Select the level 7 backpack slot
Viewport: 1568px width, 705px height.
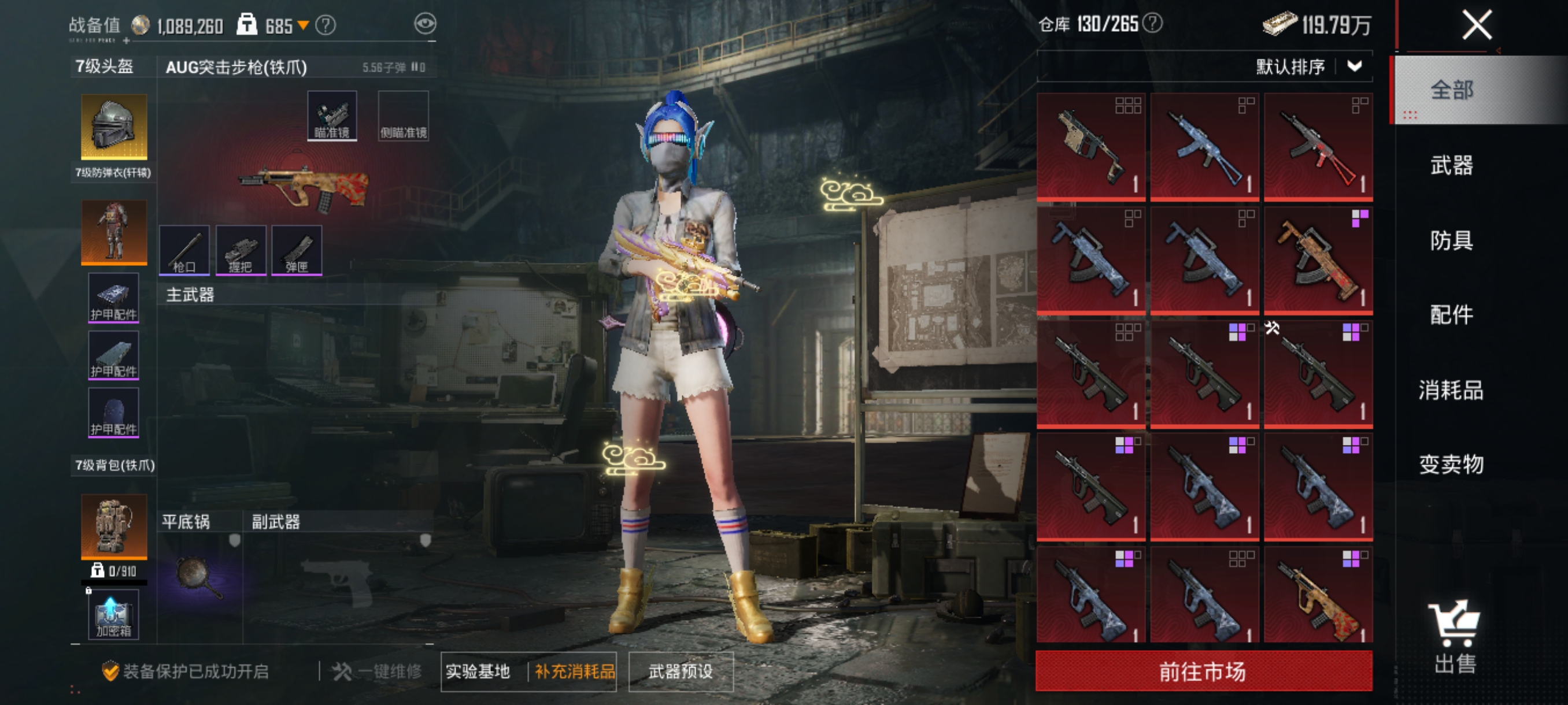click(x=114, y=526)
